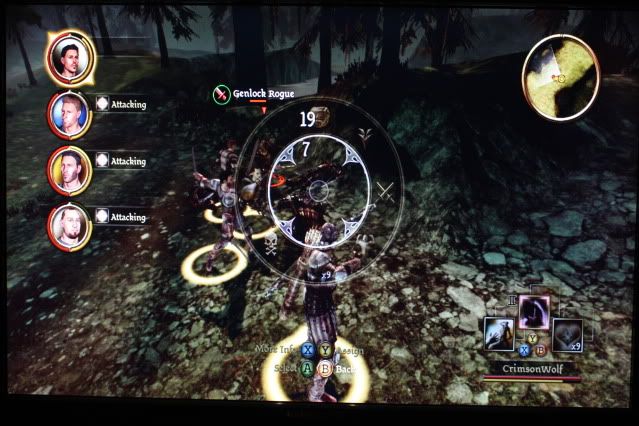Open the minimap
This screenshot has height=426, width=639.
coord(561,75)
